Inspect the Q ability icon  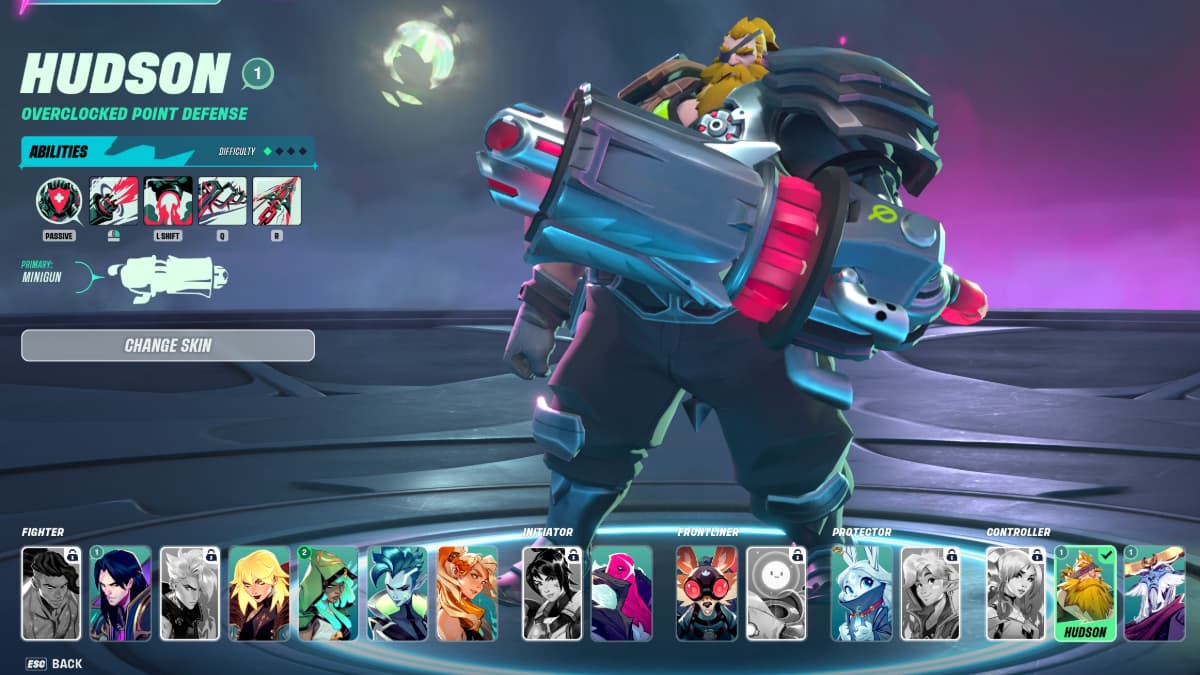coord(222,200)
